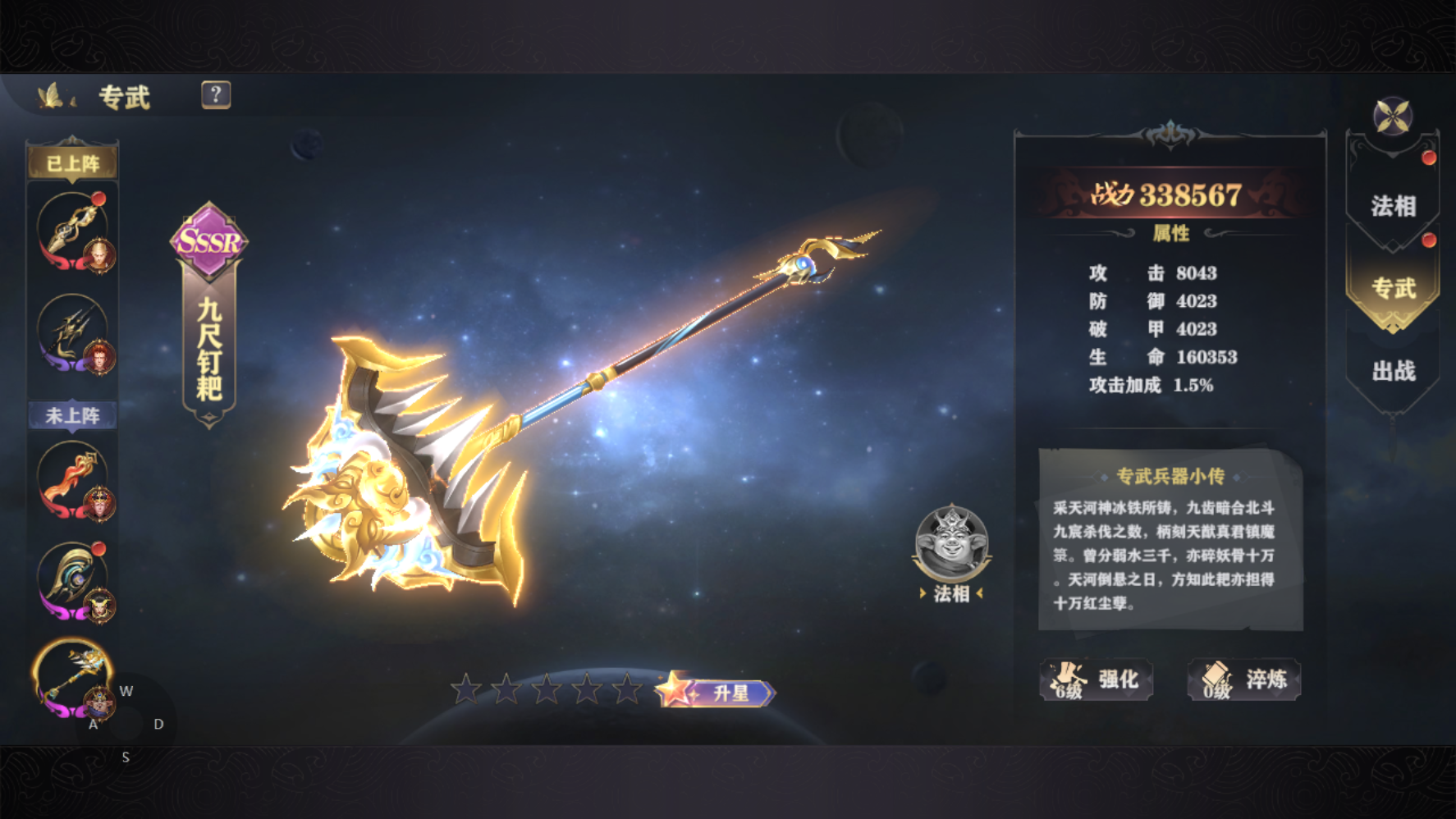
Task: Expand the 已上阵 weapon group
Action: (x=72, y=162)
